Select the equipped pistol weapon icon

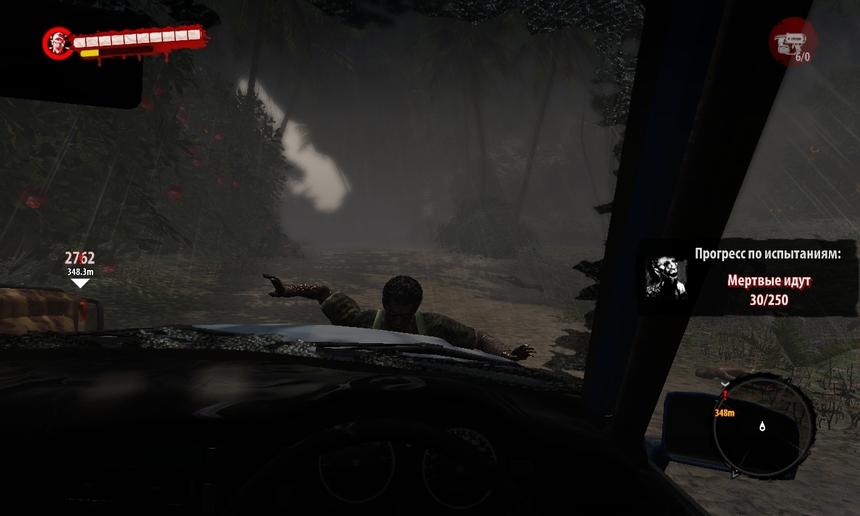[x=792, y=40]
